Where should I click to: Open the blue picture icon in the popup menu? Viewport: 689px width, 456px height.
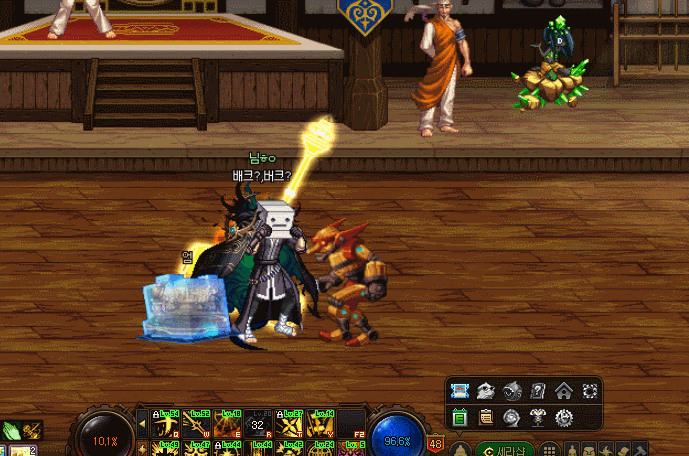[460, 391]
